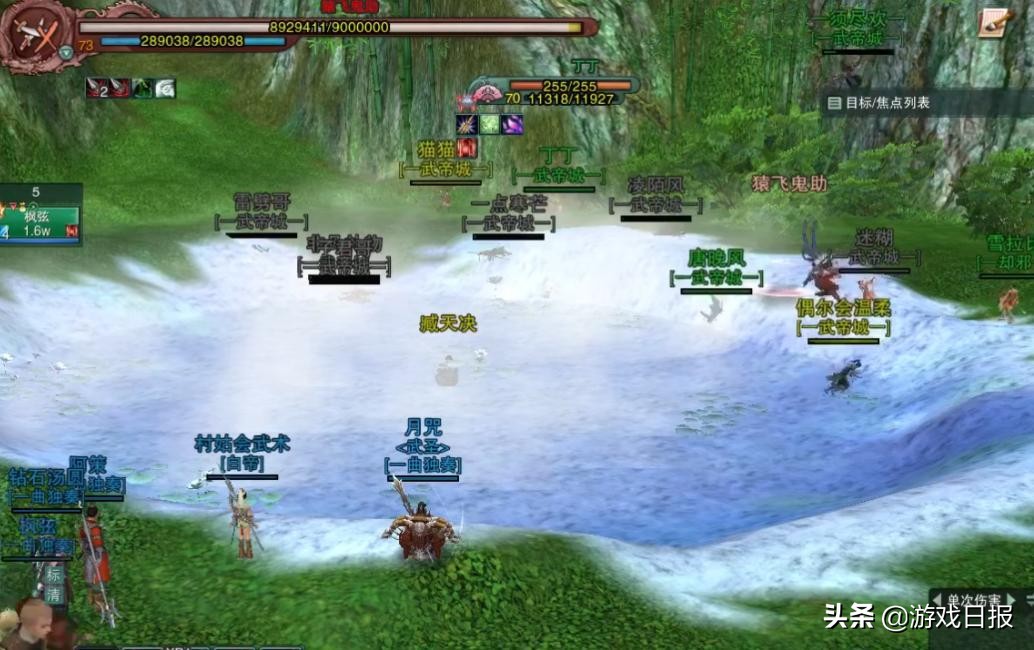Viewport: 1034px width, 650px height.
Task: Open the player portrait with crossed swords
Action: click(x=37, y=37)
